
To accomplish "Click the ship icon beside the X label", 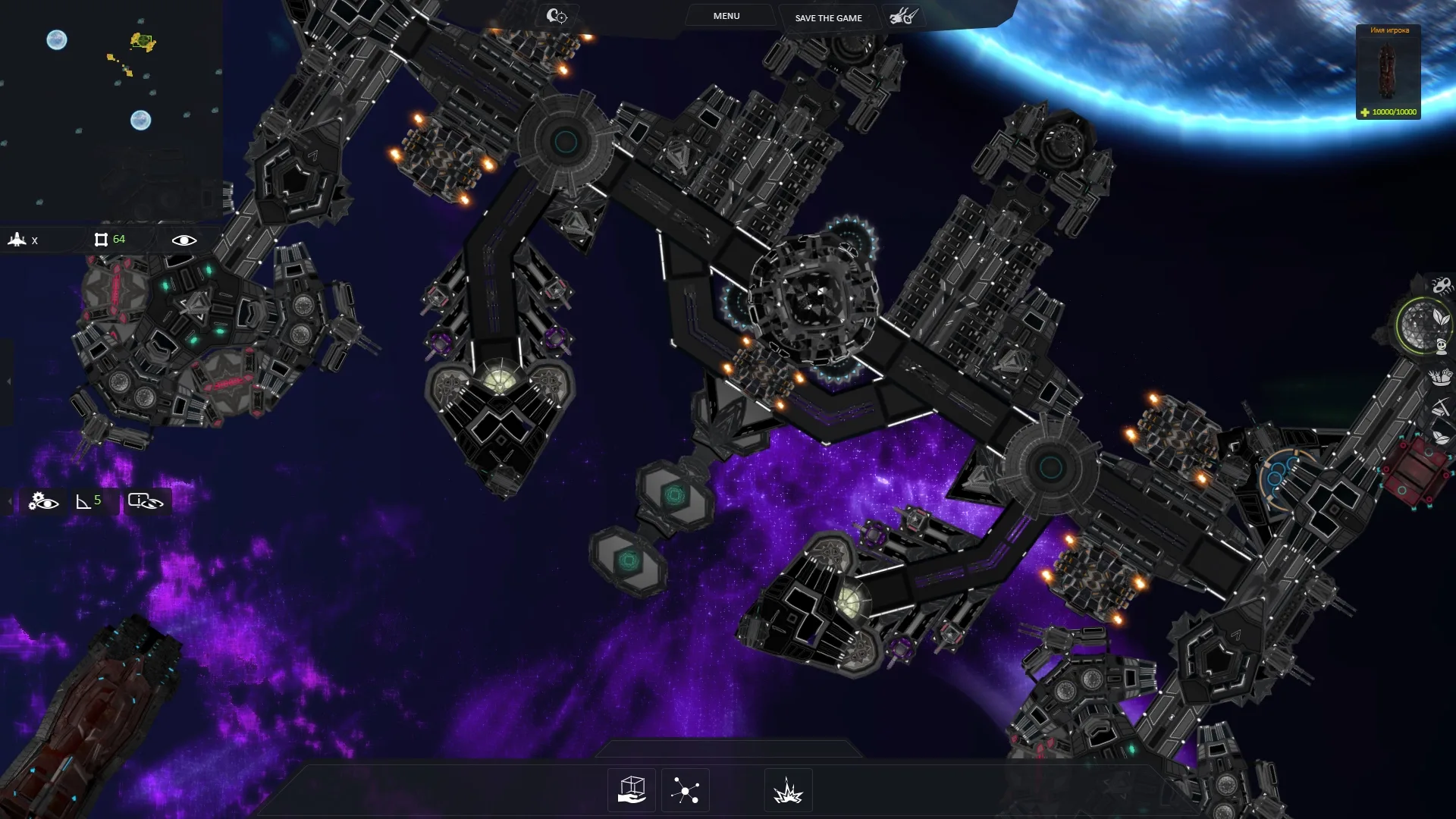I will pyautogui.click(x=17, y=240).
